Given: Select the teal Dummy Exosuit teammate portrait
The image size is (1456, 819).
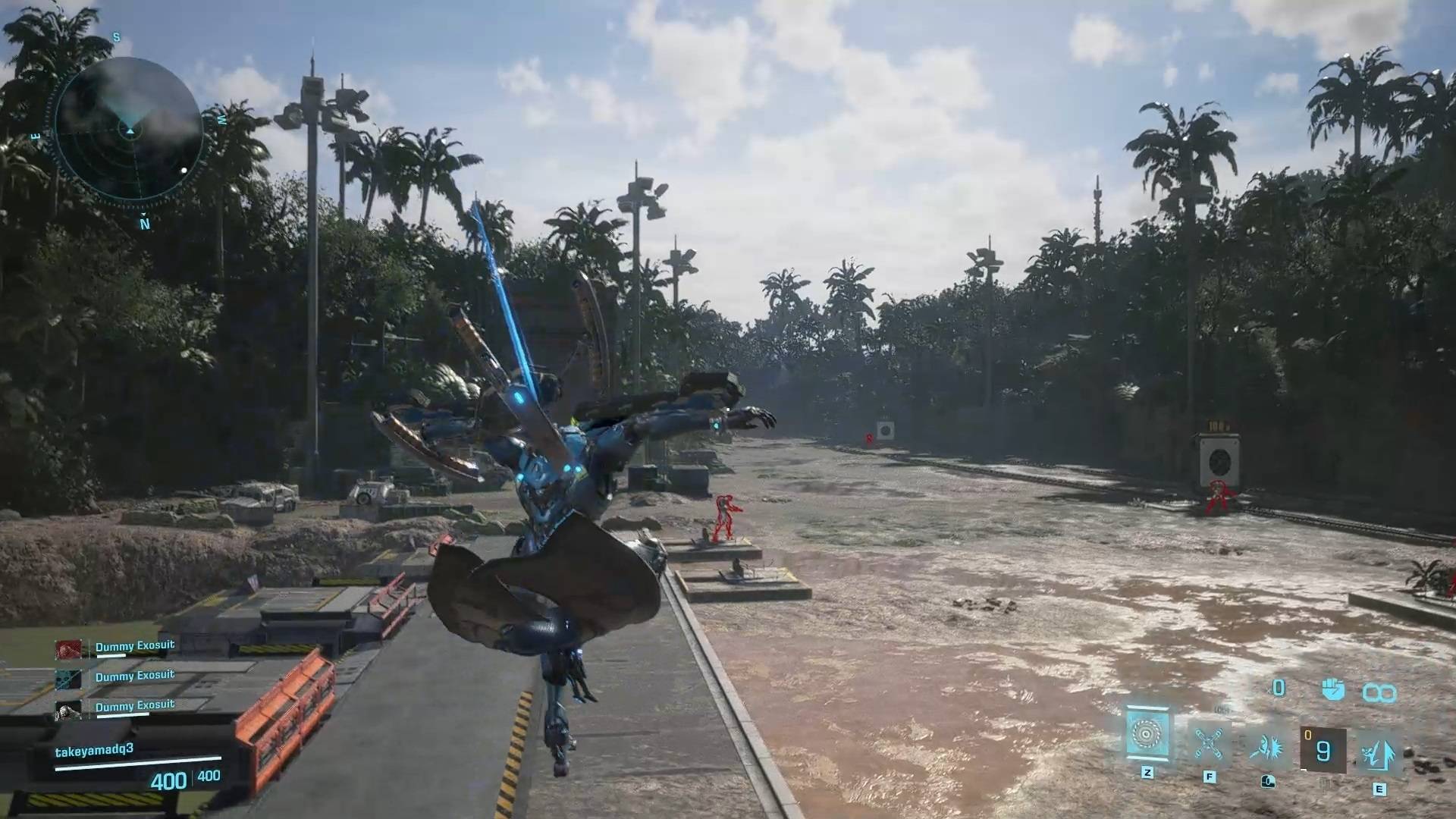Looking at the screenshot, I should click(68, 679).
